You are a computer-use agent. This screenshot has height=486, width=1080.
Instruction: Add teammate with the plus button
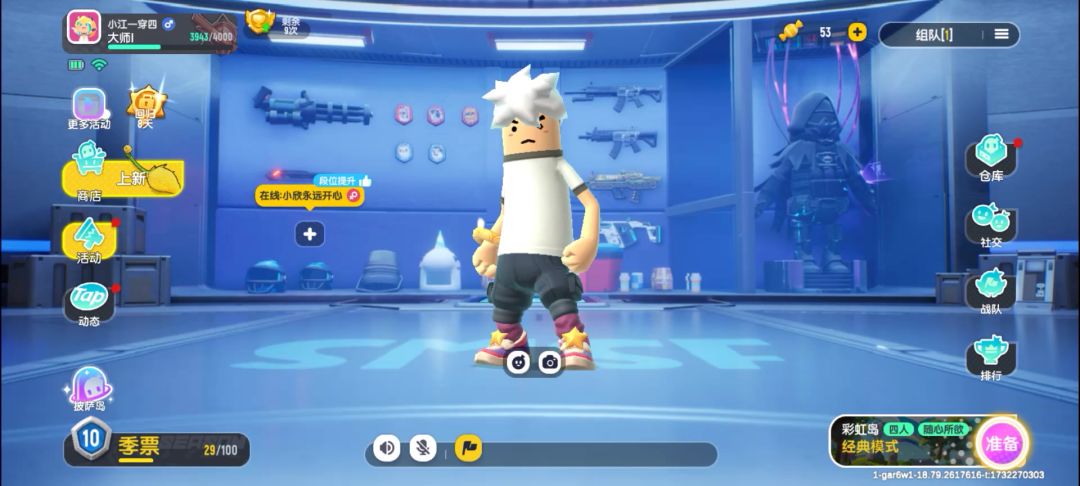tap(310, 234)
